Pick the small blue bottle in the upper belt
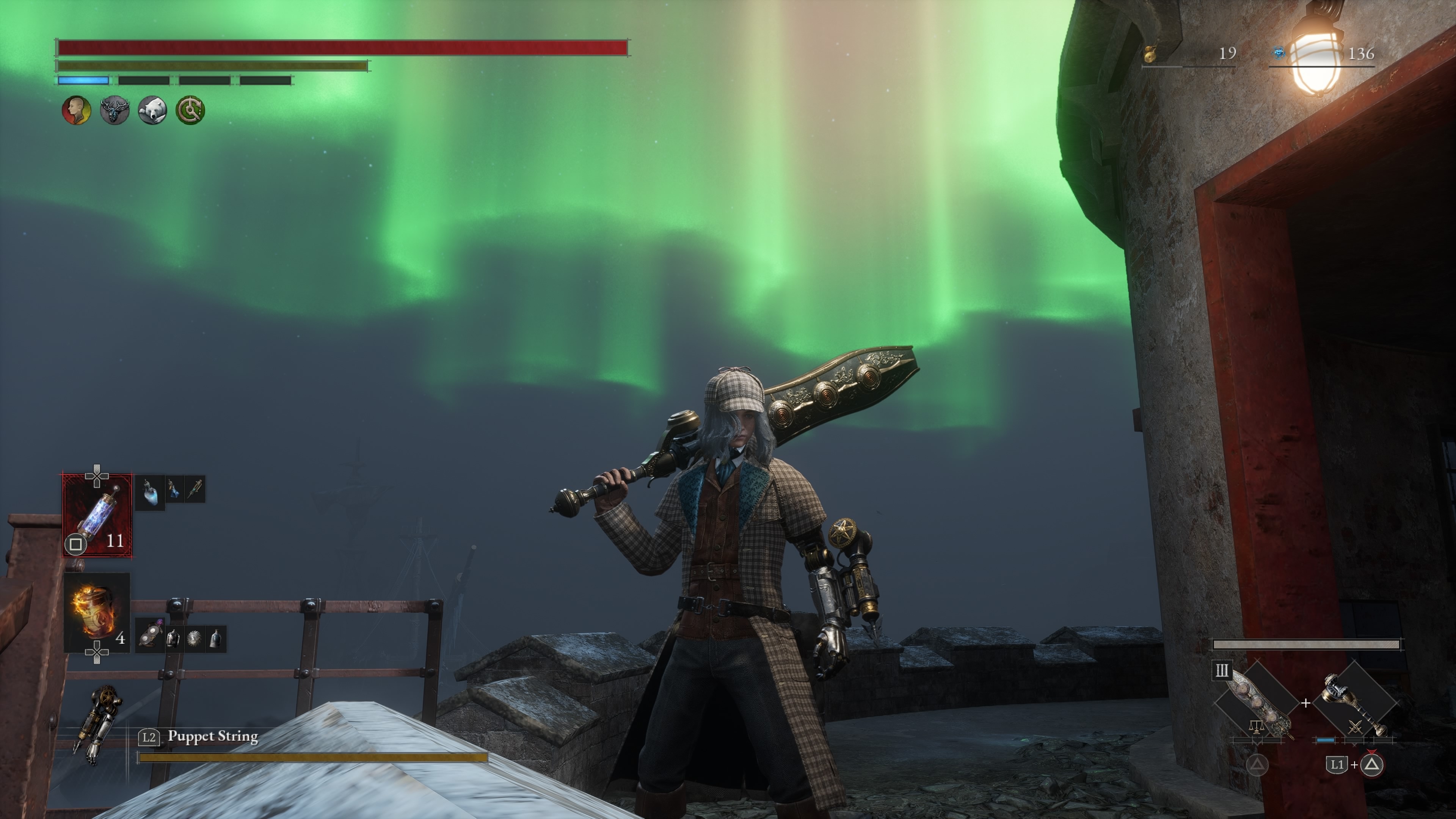 [174, 490]
